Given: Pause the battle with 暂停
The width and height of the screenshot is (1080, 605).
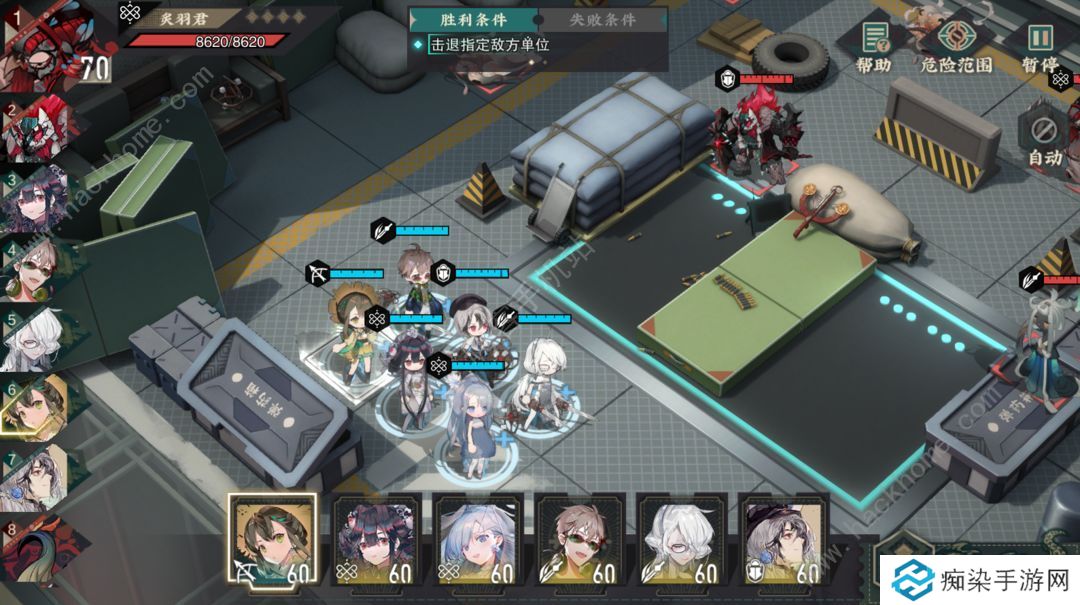Looking at the screenshot, I should click(1040, 45).
